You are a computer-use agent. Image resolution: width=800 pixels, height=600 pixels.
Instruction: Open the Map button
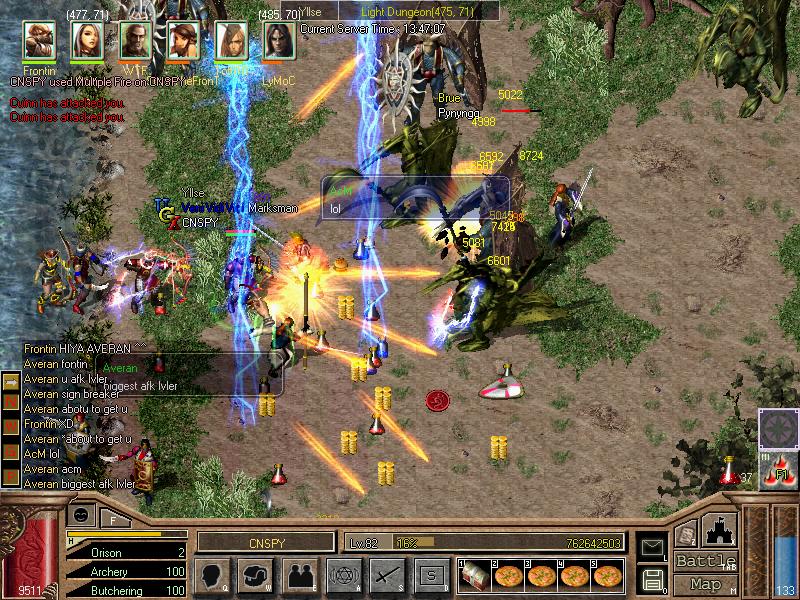coord(706,584)
